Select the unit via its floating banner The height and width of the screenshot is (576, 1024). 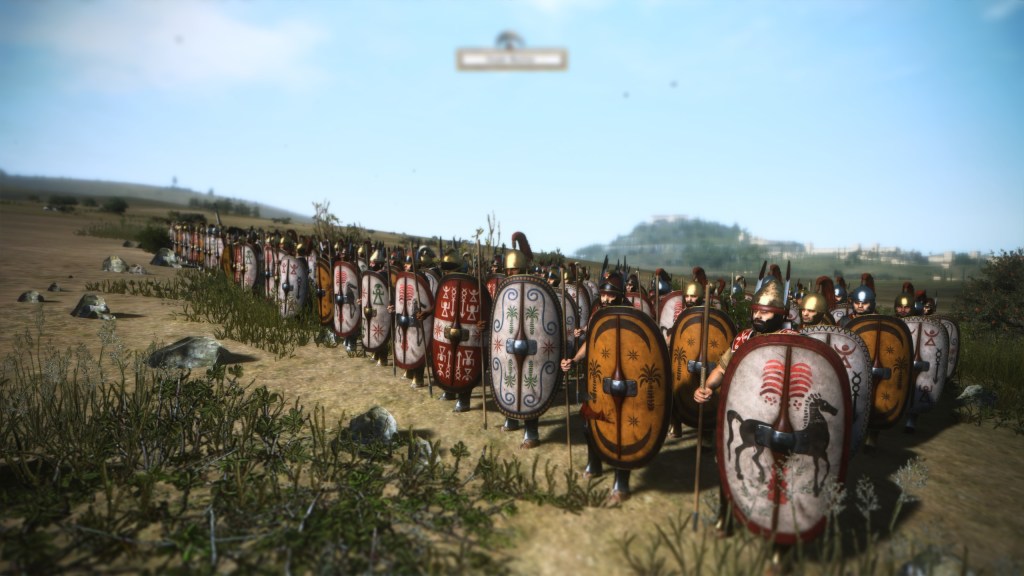pyautogui.click(x=511, y=58)
